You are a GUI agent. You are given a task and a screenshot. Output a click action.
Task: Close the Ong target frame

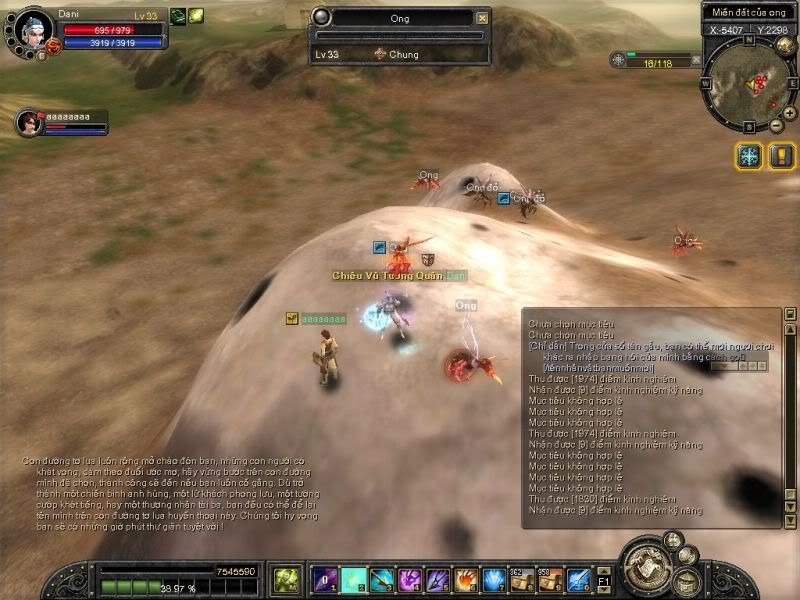[483, 18]
